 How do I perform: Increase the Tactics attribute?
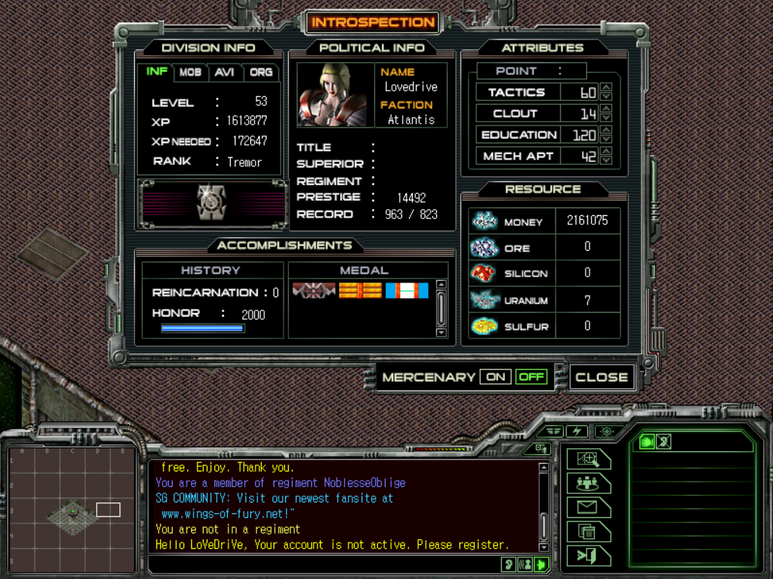606,88
